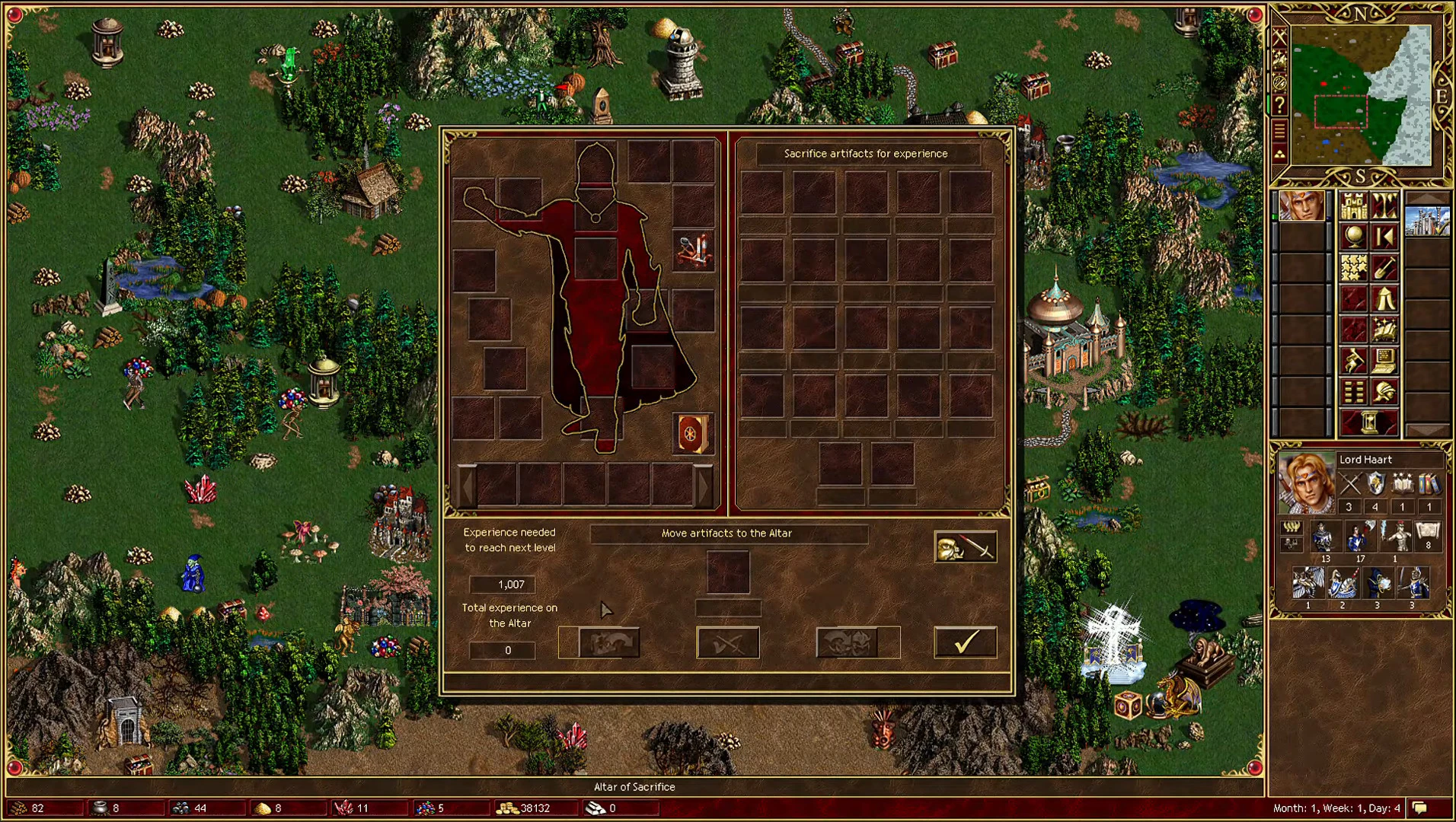Toggle the underground level switch icon
The image size is (1456, 822).
click(x=1383, y=208)
